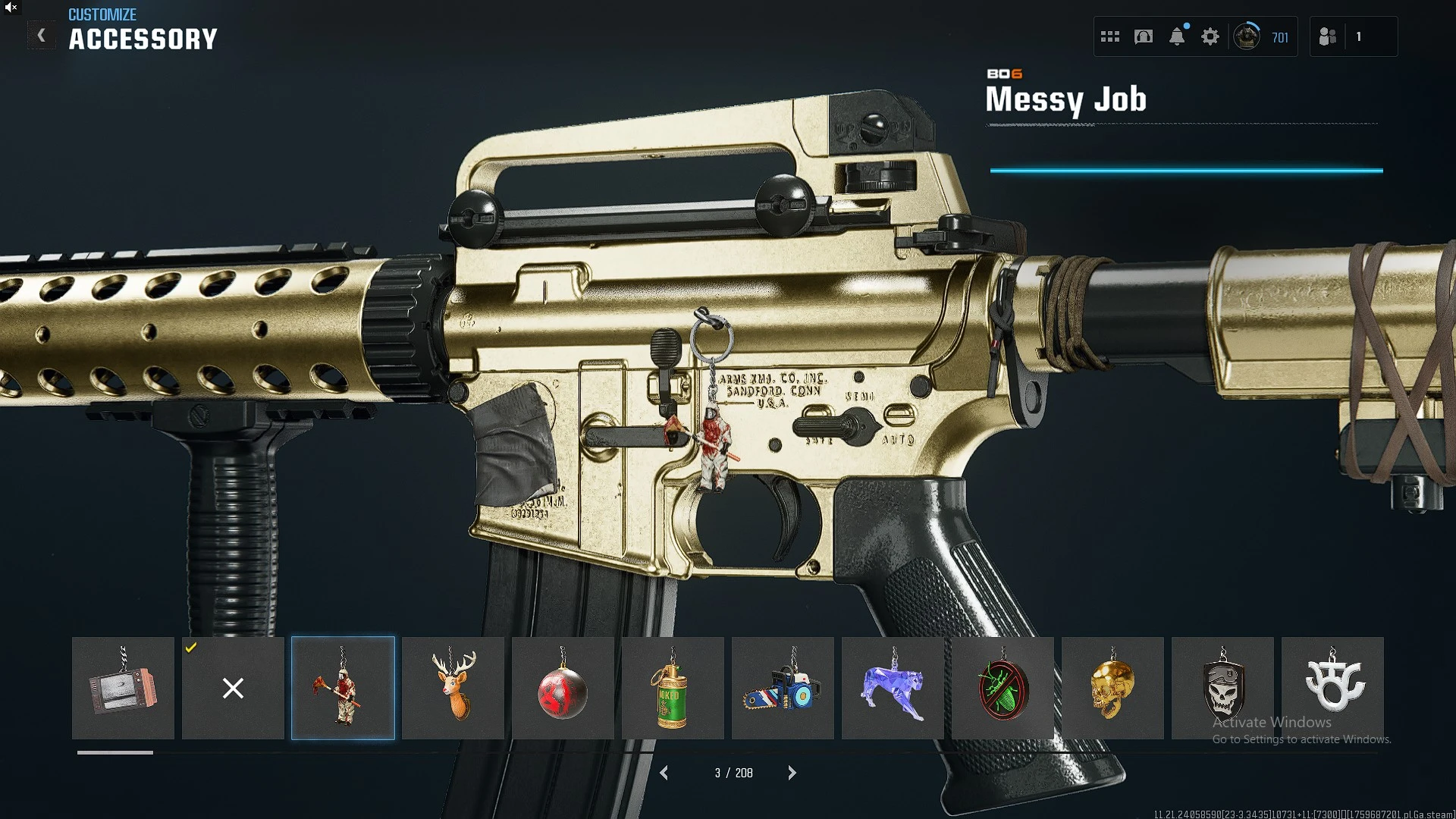Pick the red and black ornament charm
Screen dimensions: 1456x819
click(563, 688)
